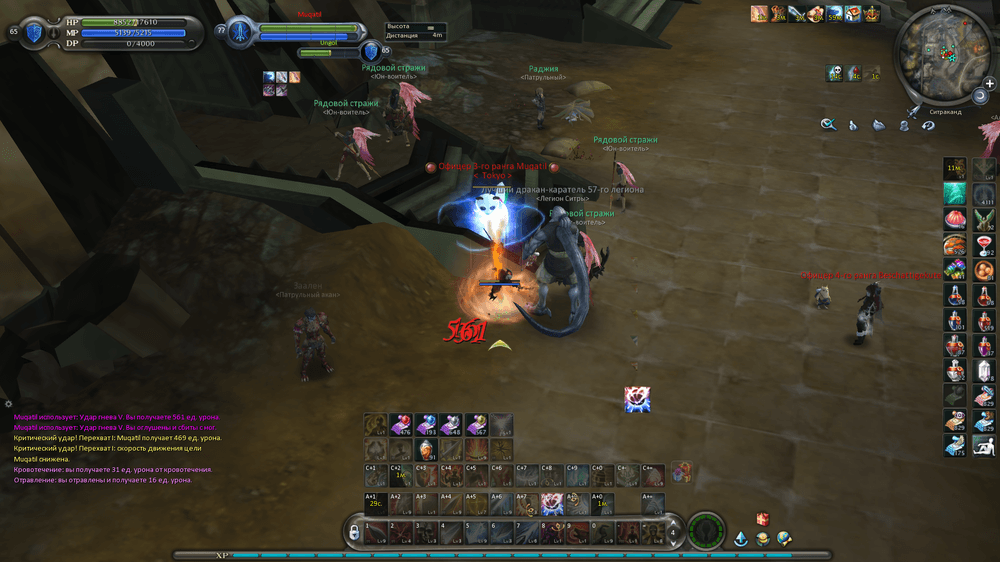Open the blue upward arrow menu icon
1000x562 pixels.
(x=741, y=539)
